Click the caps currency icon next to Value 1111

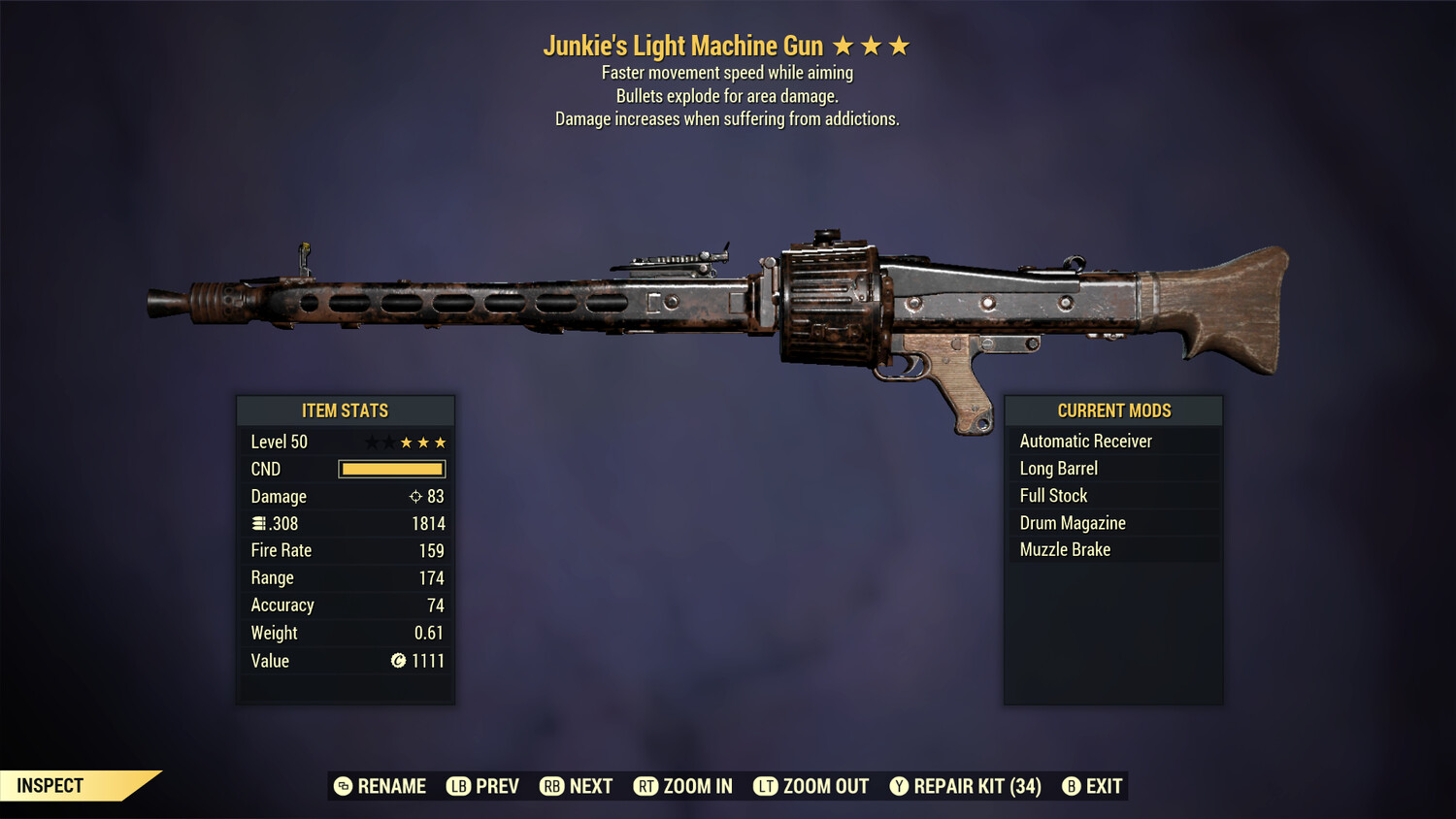click(x=396, y=661)
